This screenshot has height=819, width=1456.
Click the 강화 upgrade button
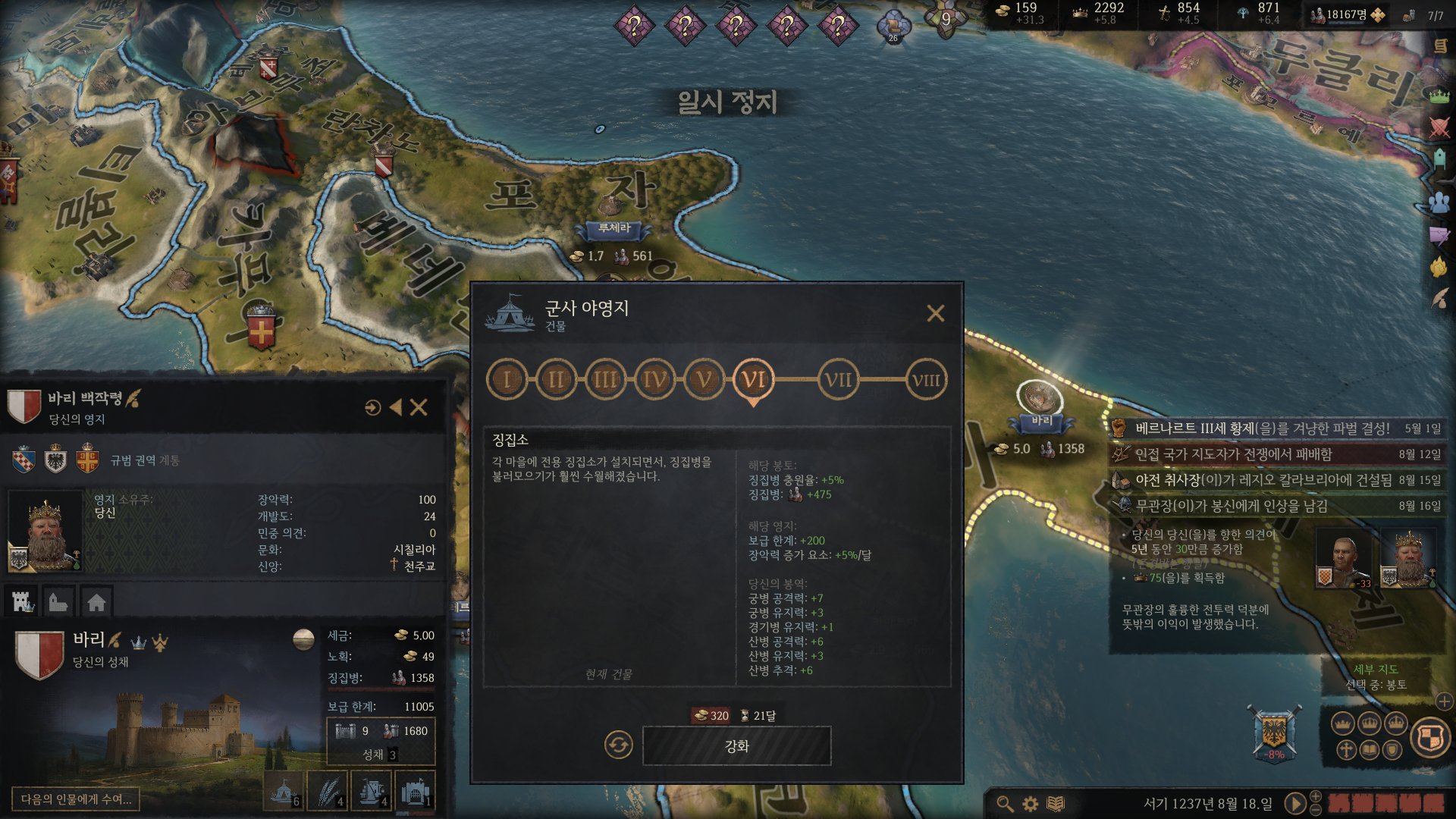[x=736, y=746]
